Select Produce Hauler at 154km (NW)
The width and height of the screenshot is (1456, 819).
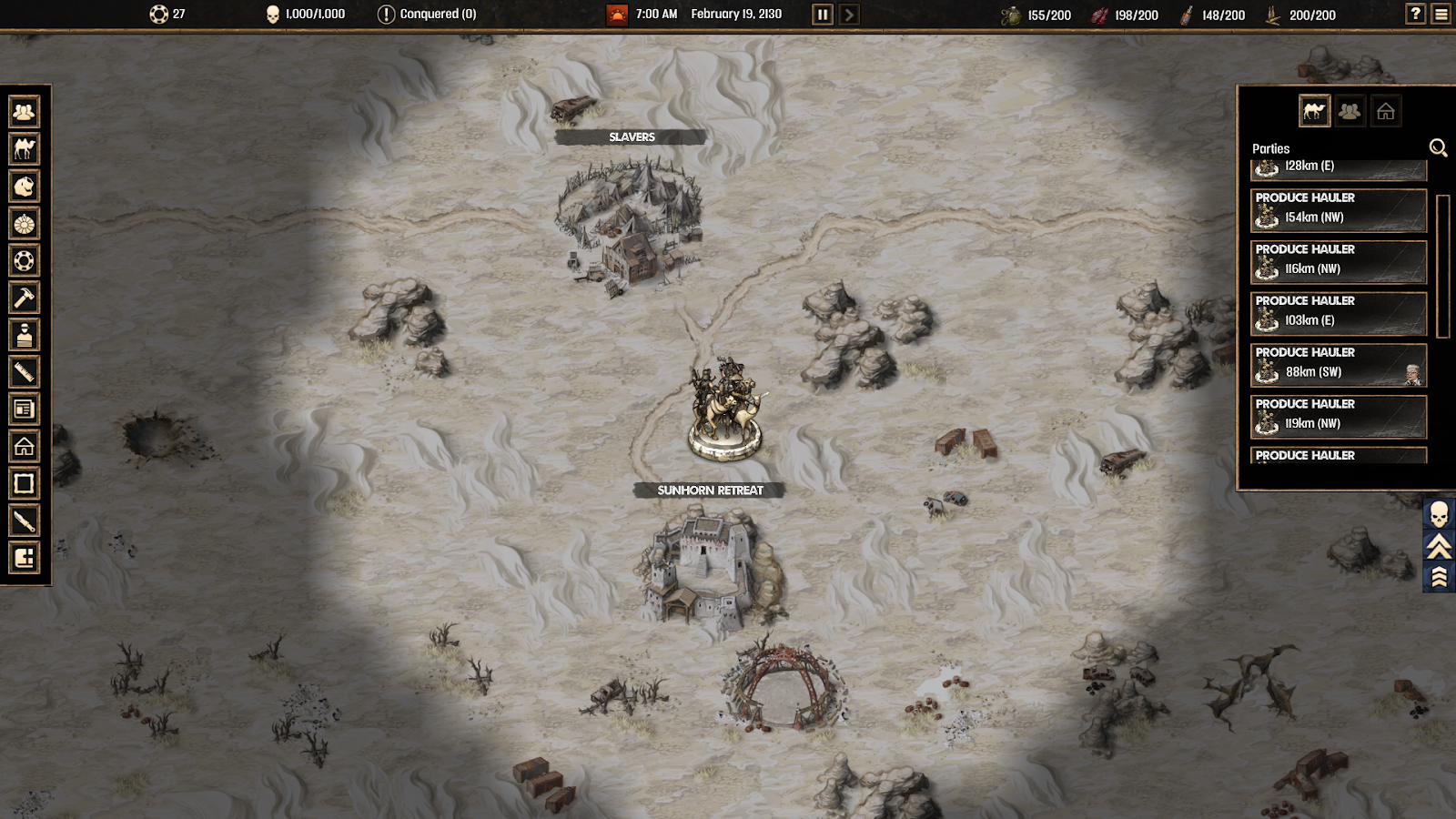point(1338,210)
